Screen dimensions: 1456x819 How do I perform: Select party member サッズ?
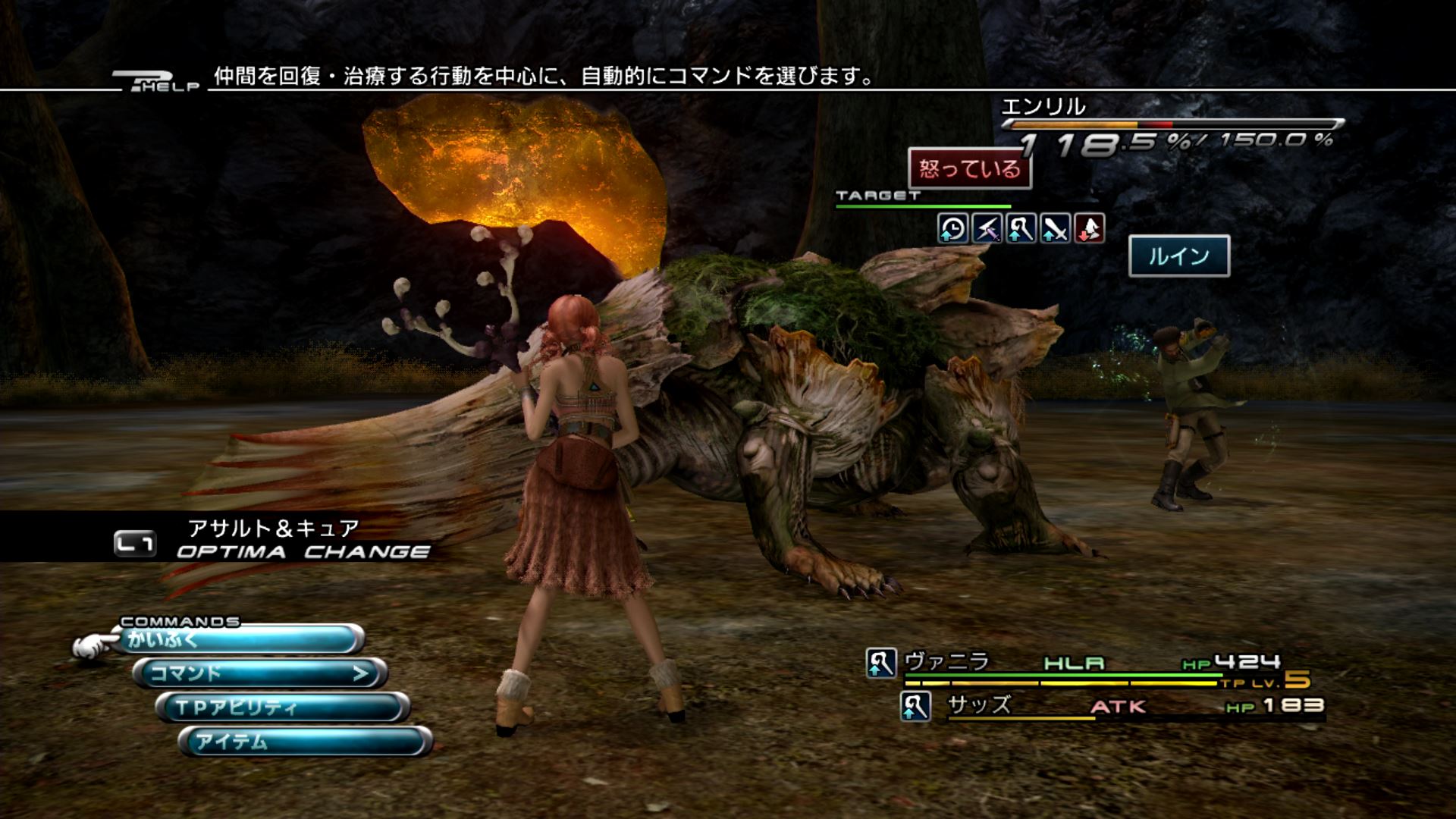[x=979, y=705]
